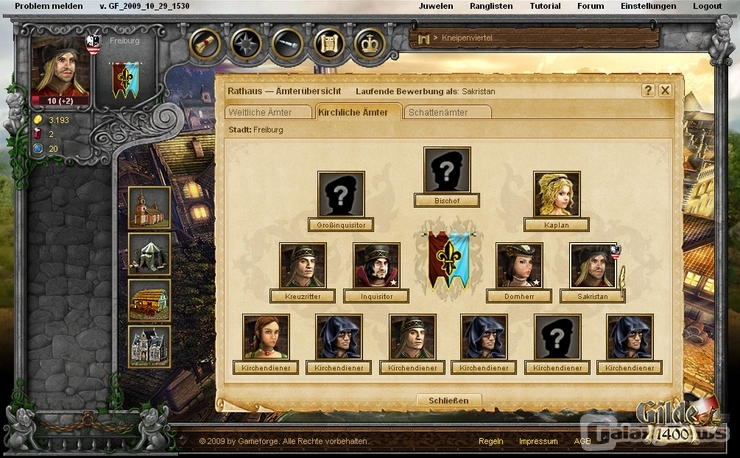Image resolution: width=740 pixels, height=458 pixels.
Task: Open the Schattenämter tab
Action: pyautogui.click(x=448, y=112)
